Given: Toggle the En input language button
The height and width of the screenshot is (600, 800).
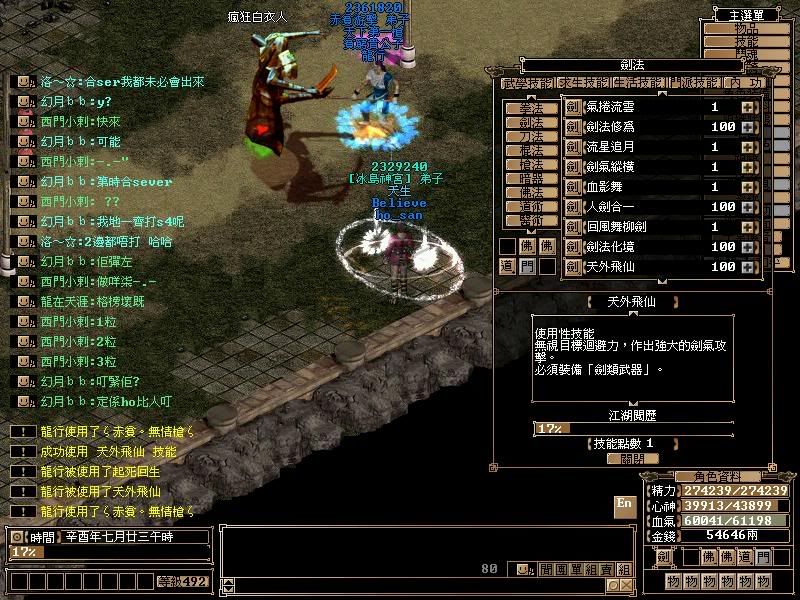Looking at the screenshot, I should 624,503.
